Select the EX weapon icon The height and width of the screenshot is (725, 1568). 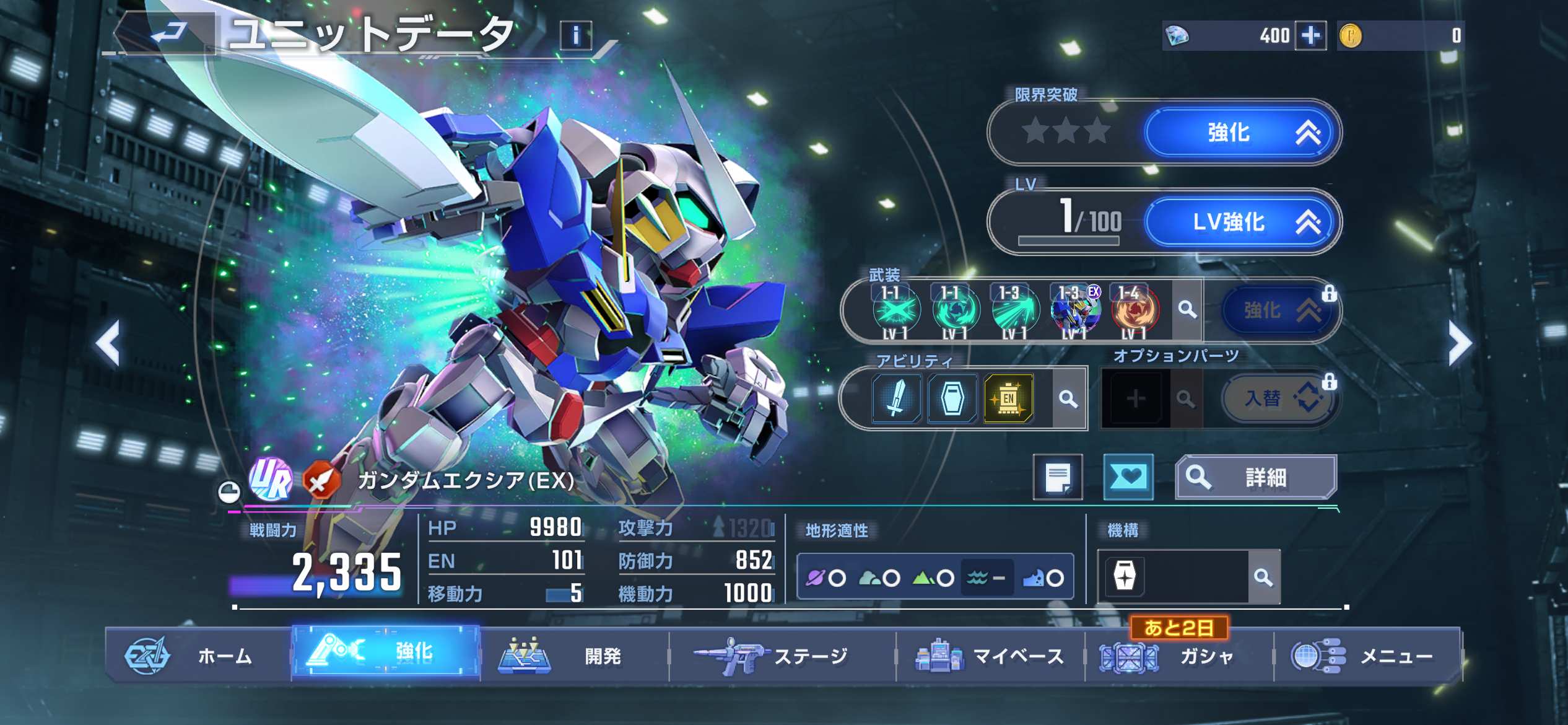click(x=1076, y=310)
